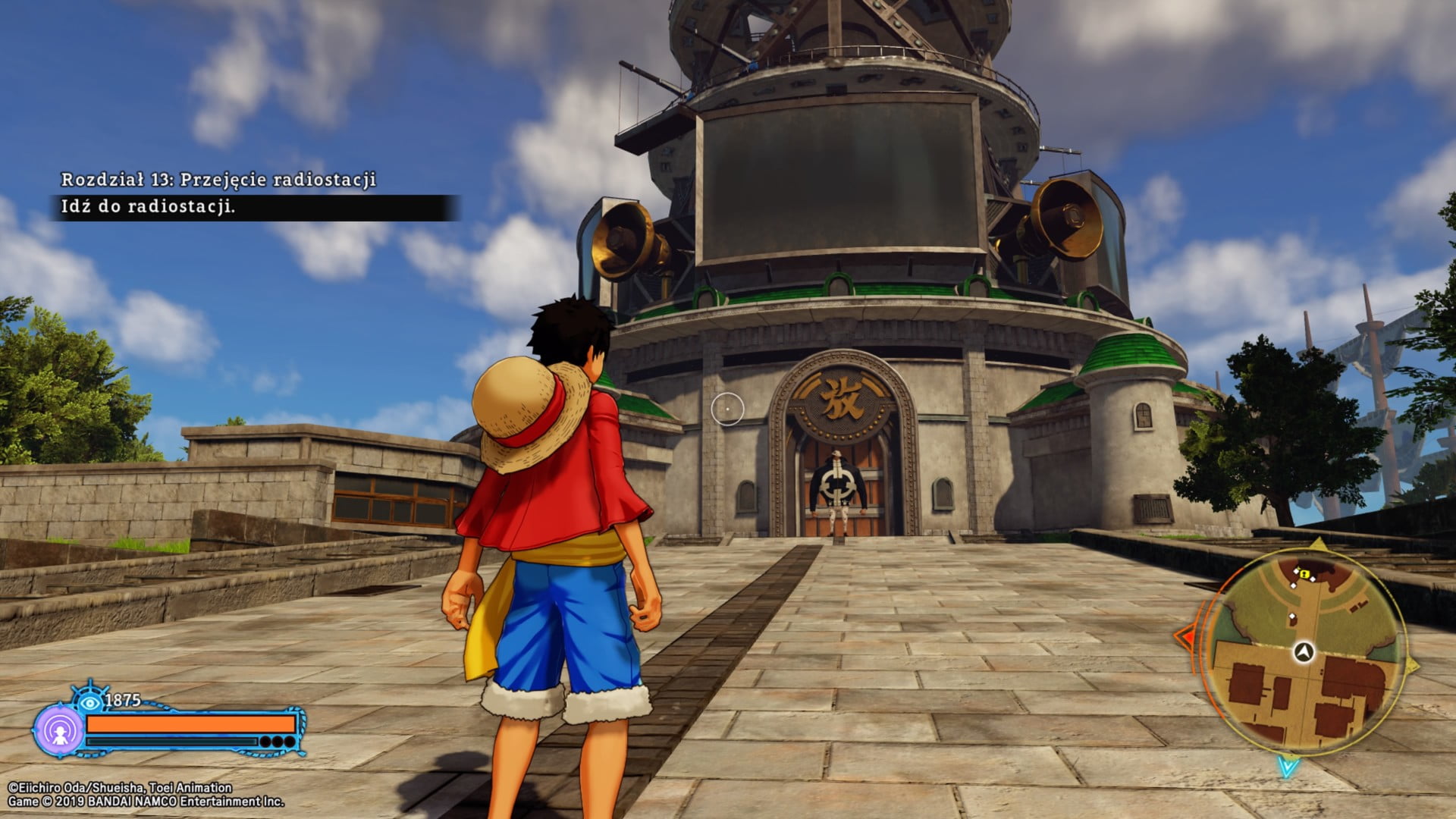Click the yellow quest marker on the minimap
1456x819 pixels.
point(1304,575)
